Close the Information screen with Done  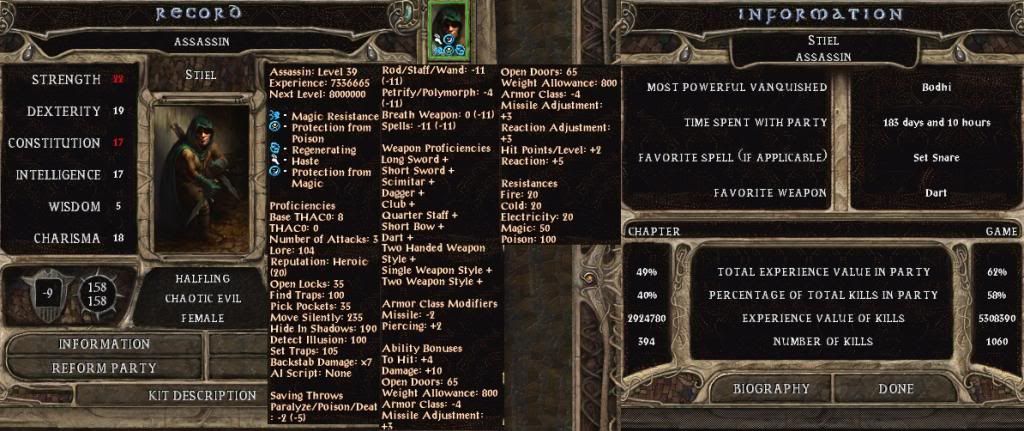coord(896,388)
